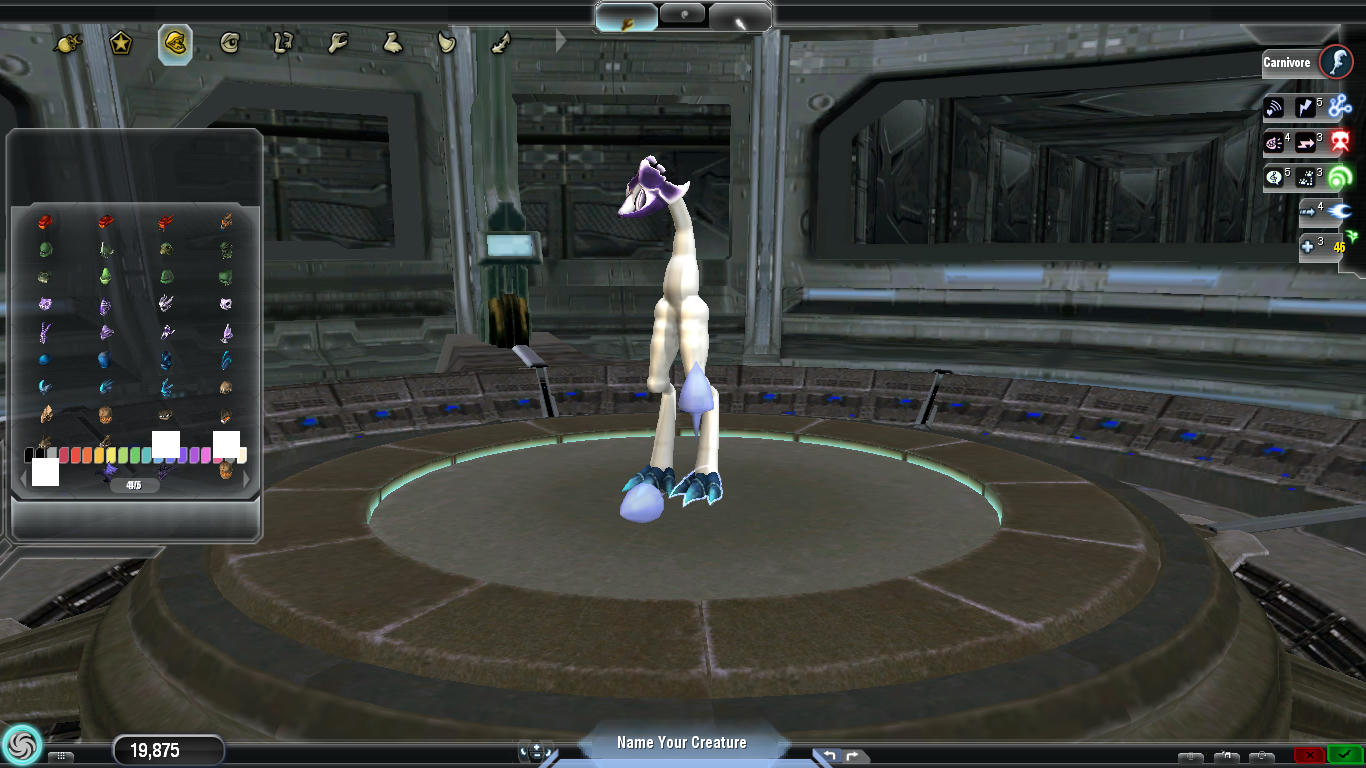
Task: Click the Name Your Creature field
Action: click(682, 742)
